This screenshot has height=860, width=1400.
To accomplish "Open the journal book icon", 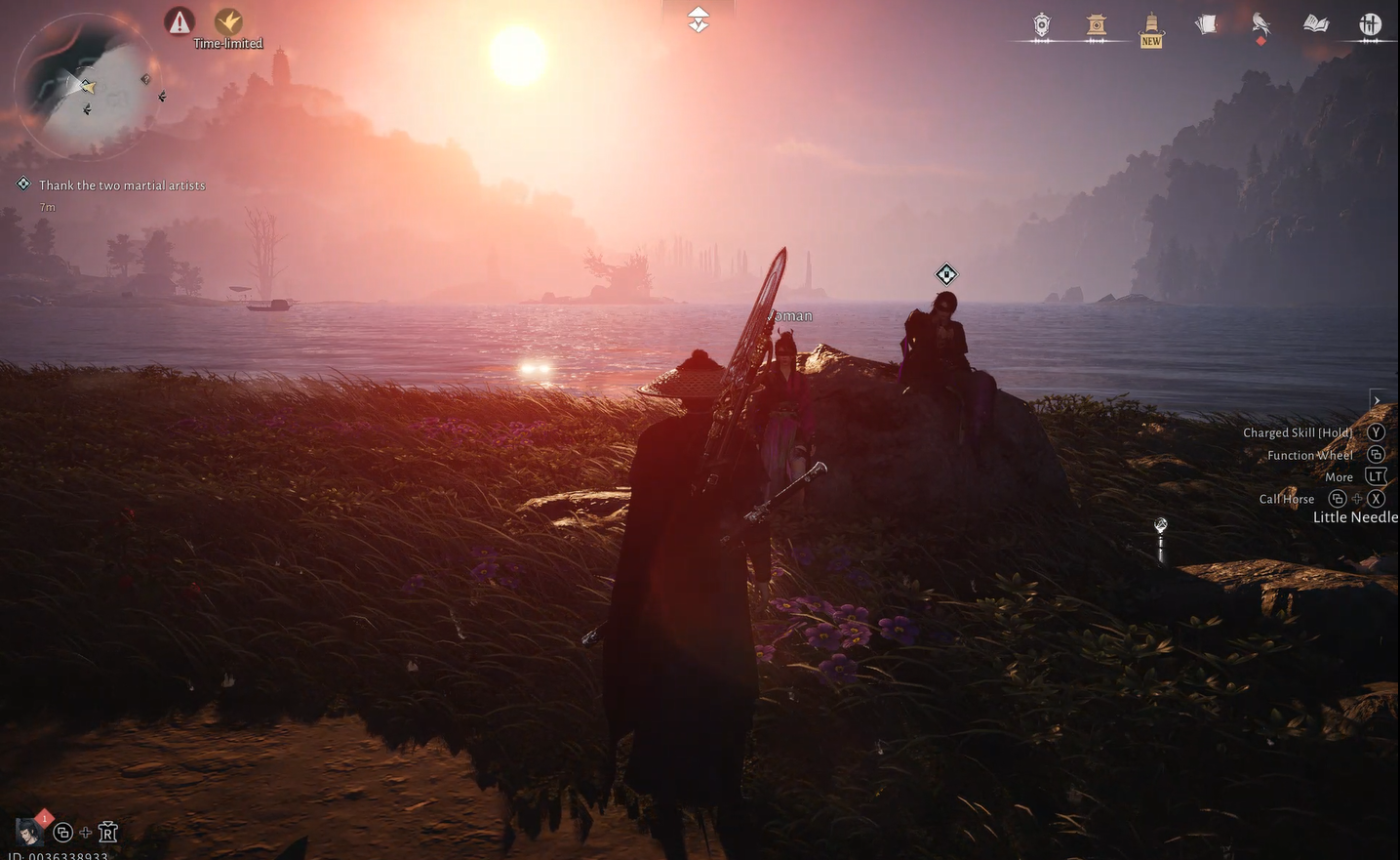I will tap(1315, 23).
